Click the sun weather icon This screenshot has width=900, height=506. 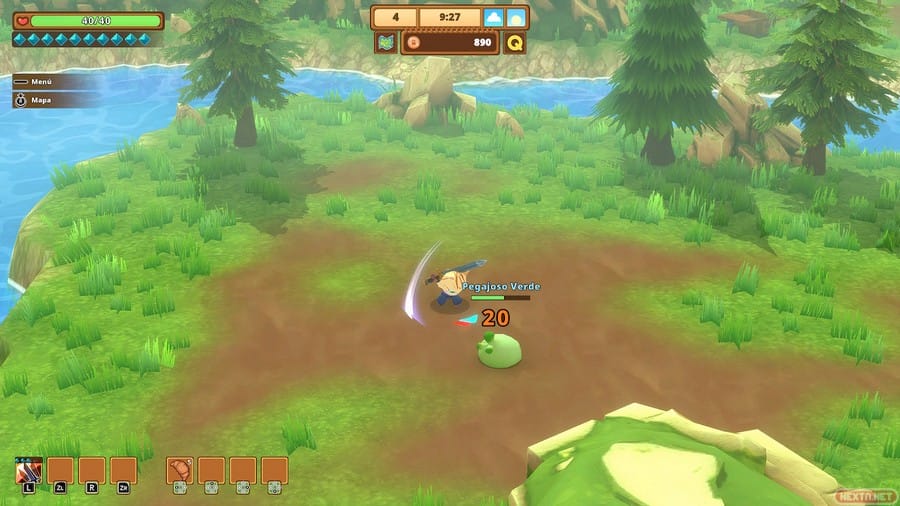click(516, 18)
